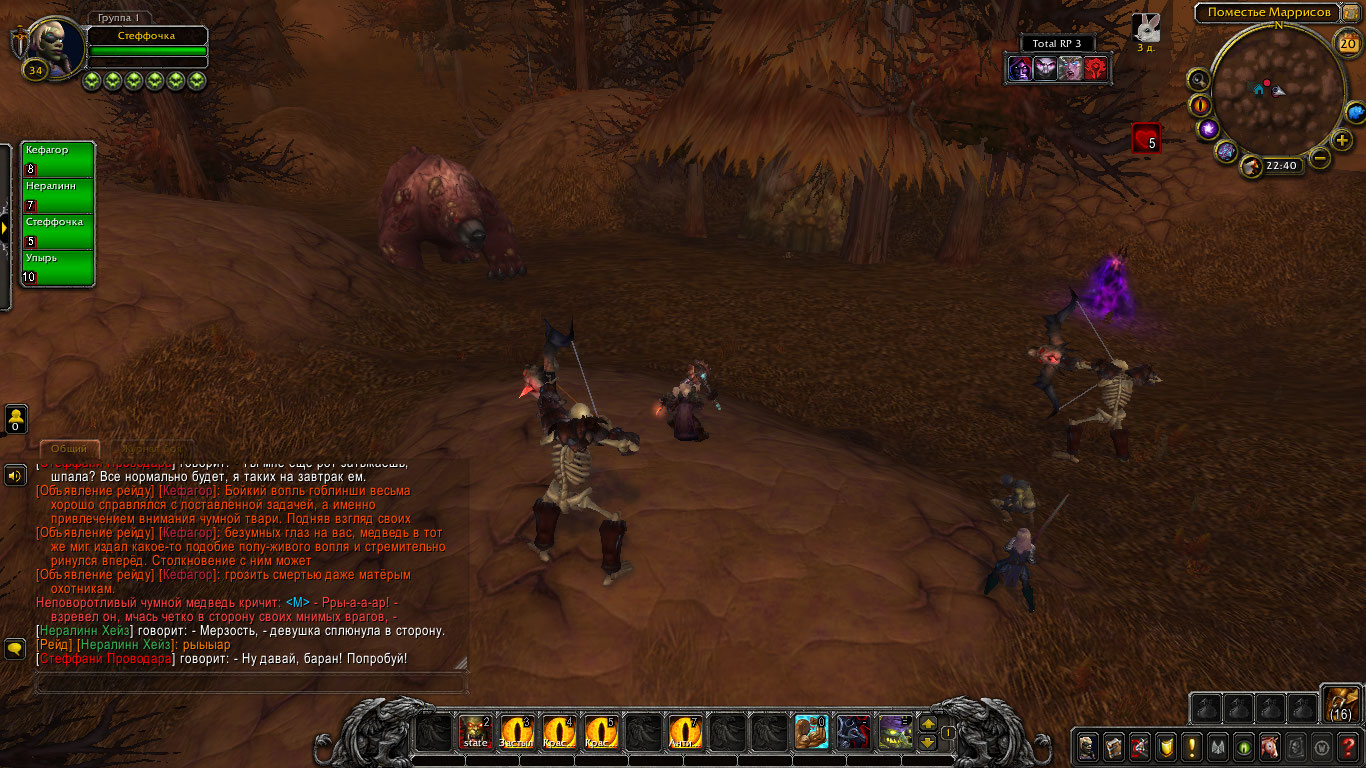
Task: Click the chat input field
Action: [250, 684]
